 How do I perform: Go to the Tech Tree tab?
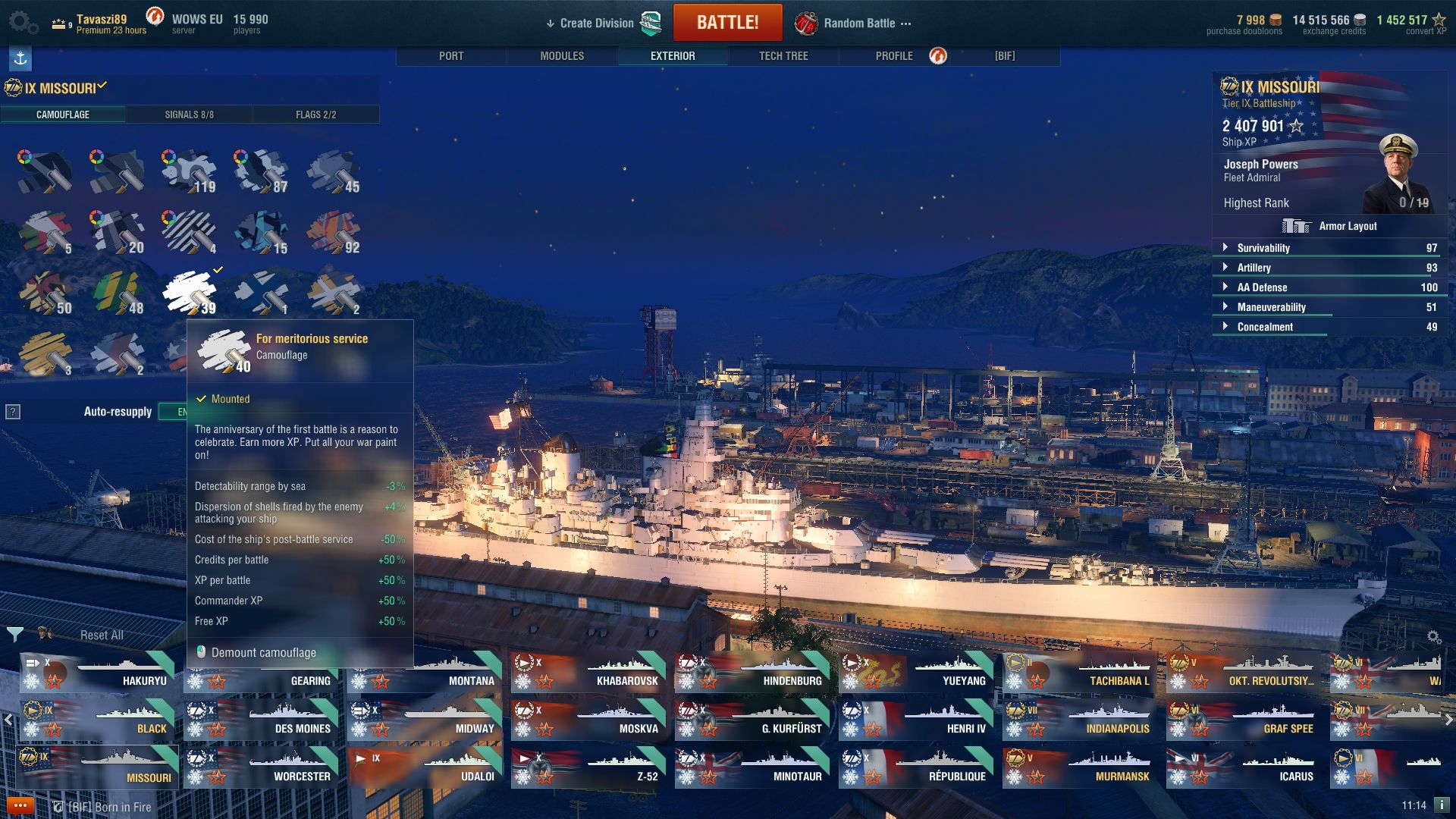[x=783, y=56]
